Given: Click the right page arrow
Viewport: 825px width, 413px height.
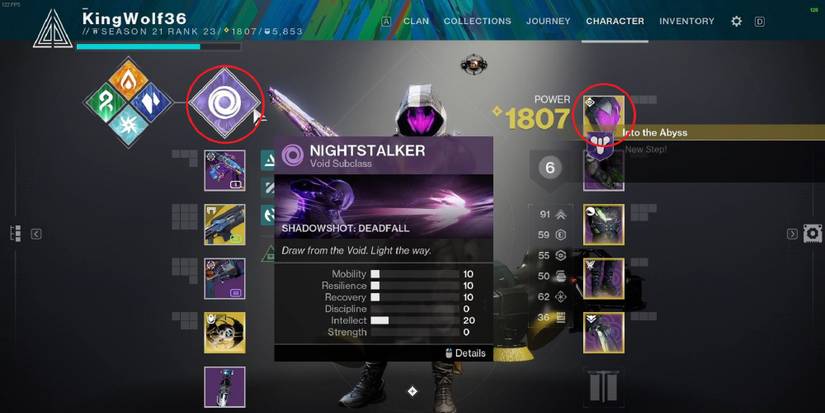Looking at the screenshot, I should [792, 234].
